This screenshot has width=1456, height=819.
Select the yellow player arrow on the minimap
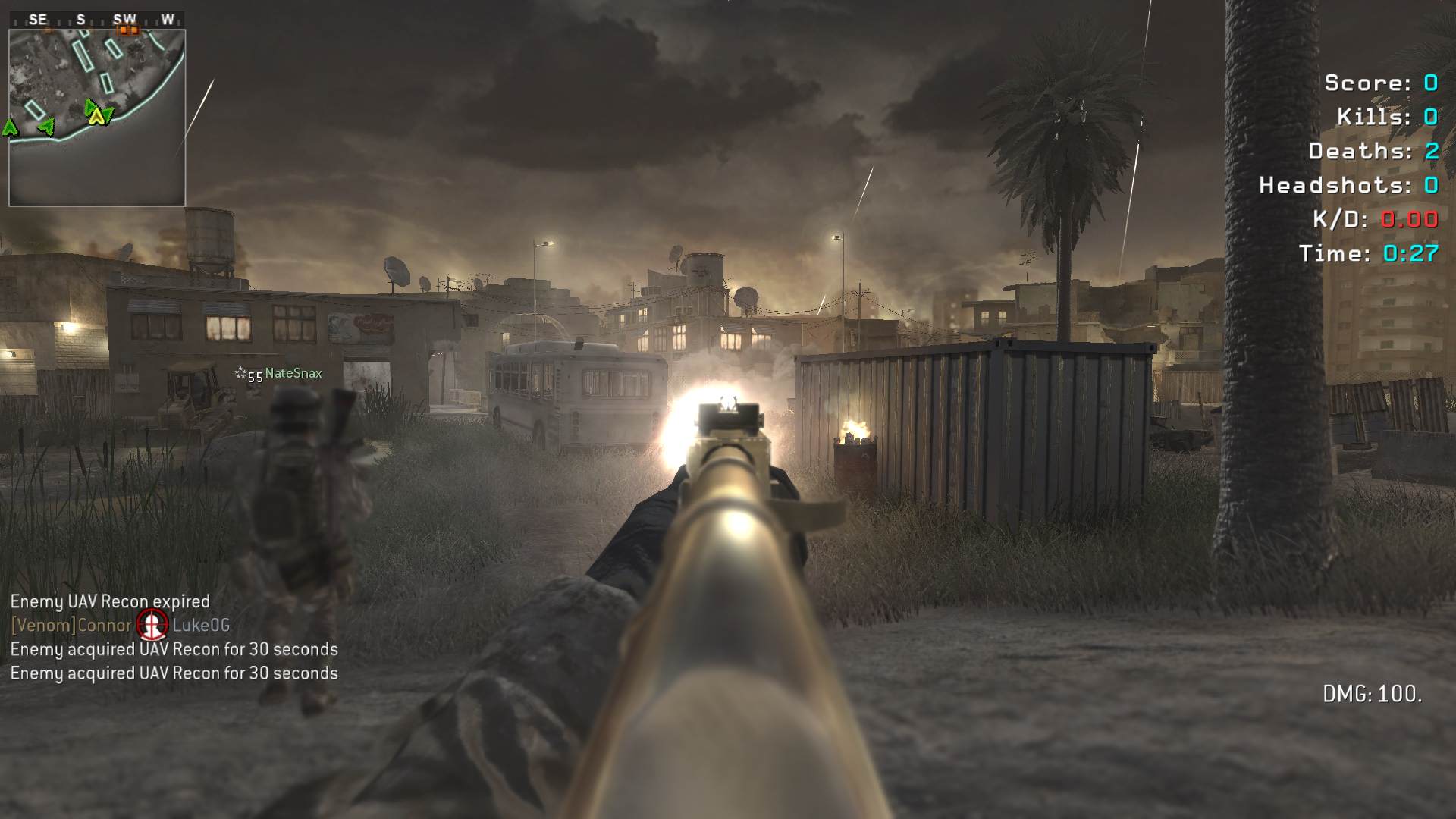[x=96, y=116]
